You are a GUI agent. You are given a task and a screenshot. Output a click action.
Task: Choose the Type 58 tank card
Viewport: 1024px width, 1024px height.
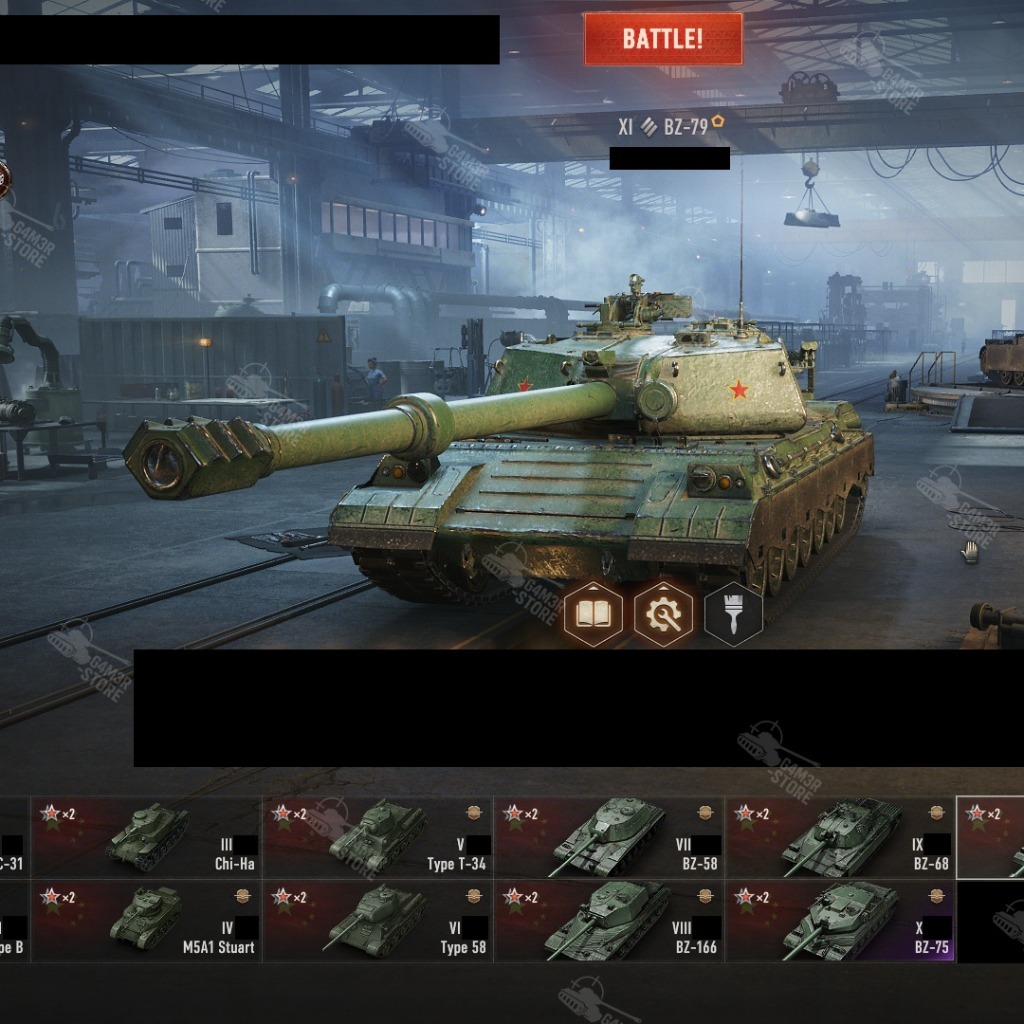tap(378, 921)
